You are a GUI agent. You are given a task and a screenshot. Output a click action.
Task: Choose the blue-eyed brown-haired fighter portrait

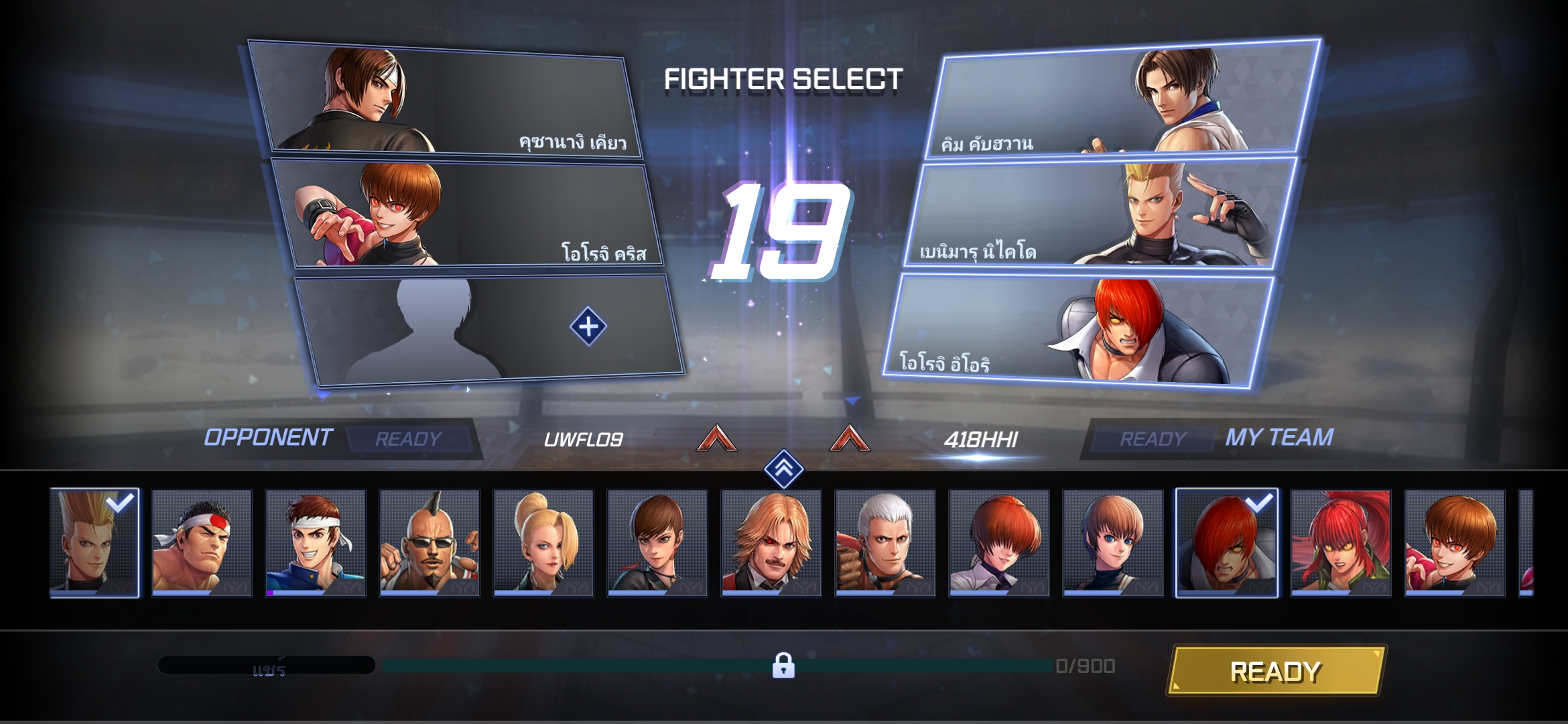point(1113,543)
